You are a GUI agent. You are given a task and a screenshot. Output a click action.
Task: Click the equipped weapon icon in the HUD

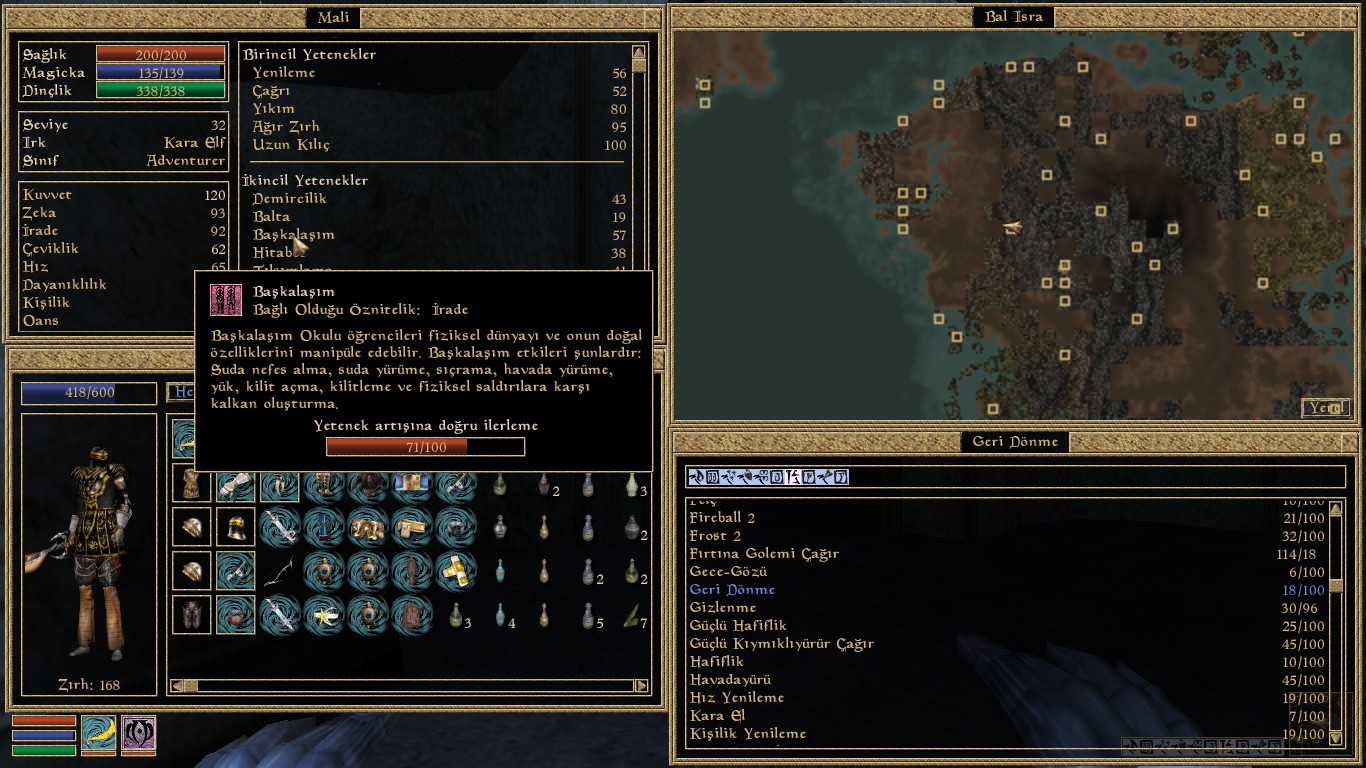click(x=99, y=733)
